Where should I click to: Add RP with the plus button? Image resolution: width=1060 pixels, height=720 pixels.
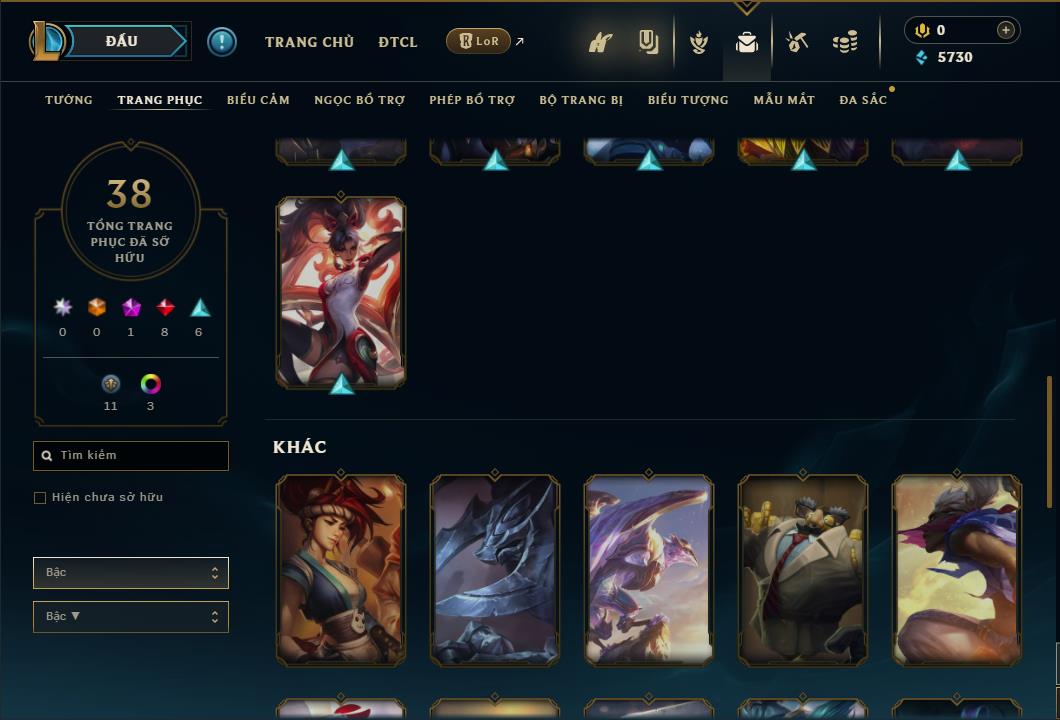click(1006, 30)
